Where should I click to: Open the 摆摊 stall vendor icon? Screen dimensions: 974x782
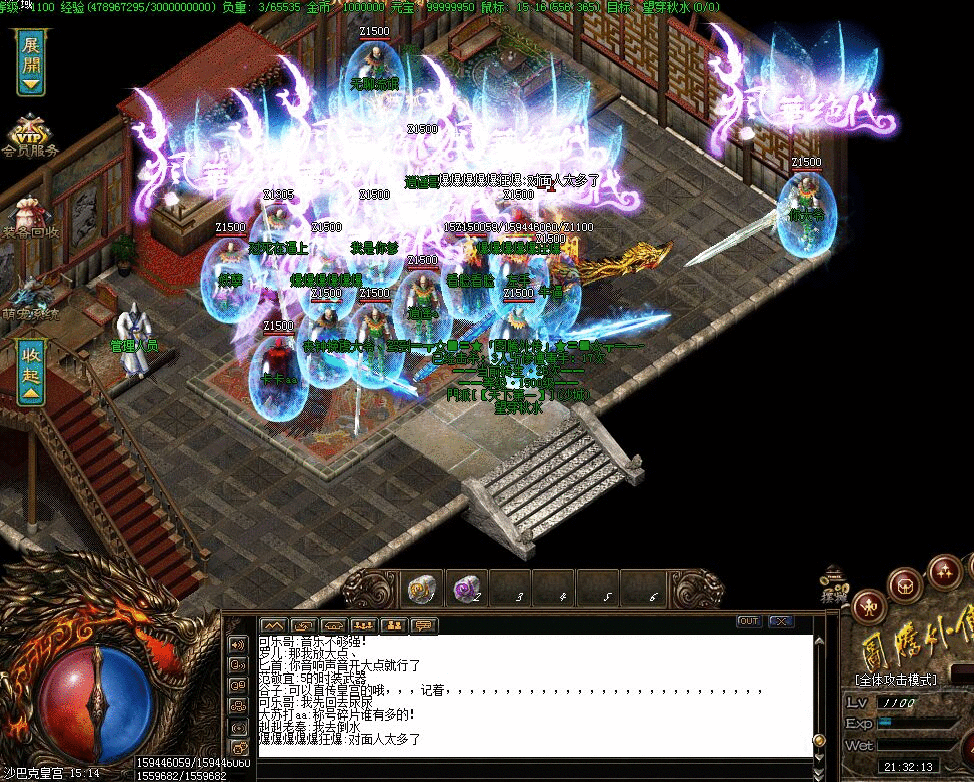pyautogui.click(x=834, y=584)
